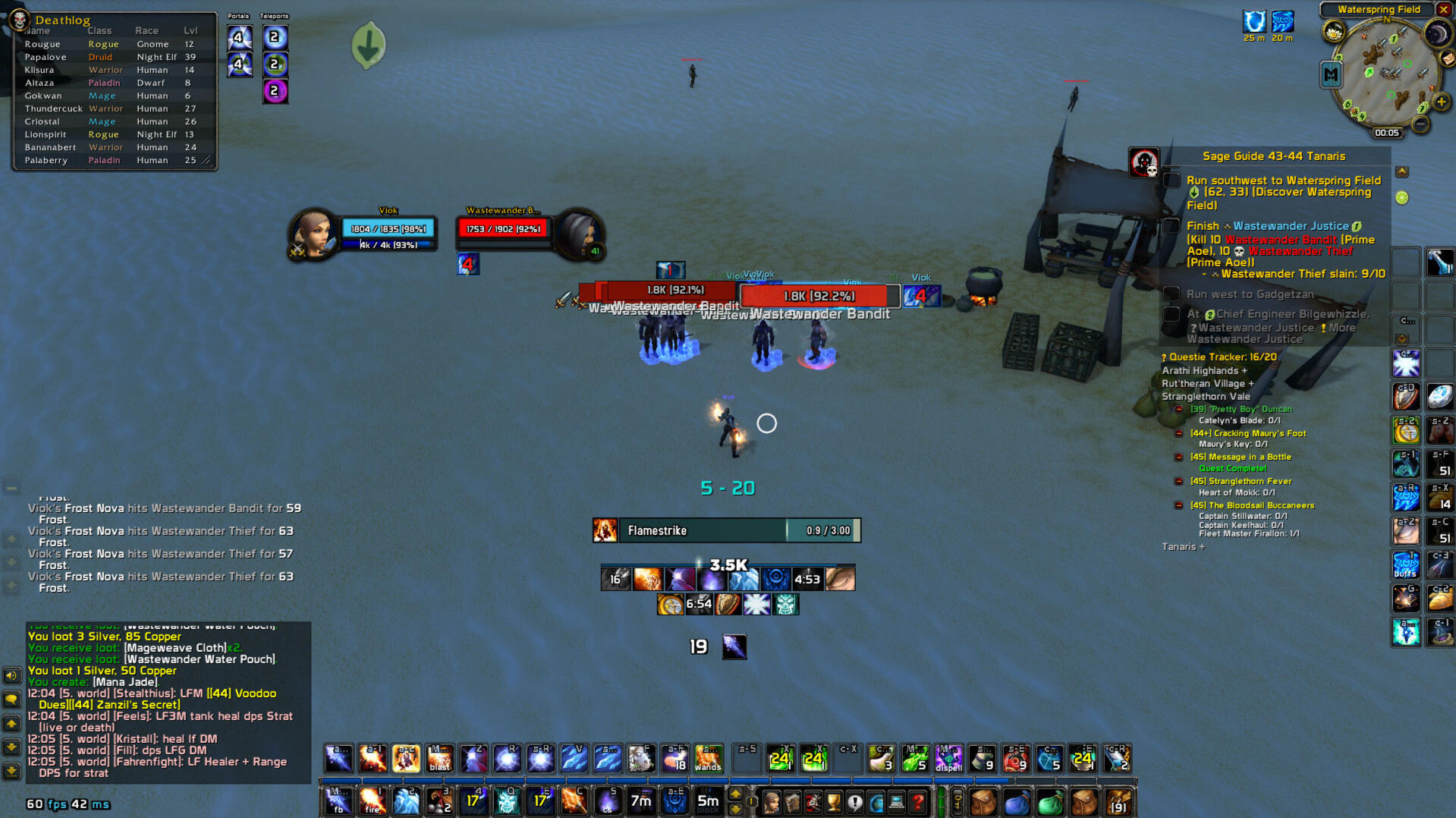Zoom in the minimap with plus button

1442,102
